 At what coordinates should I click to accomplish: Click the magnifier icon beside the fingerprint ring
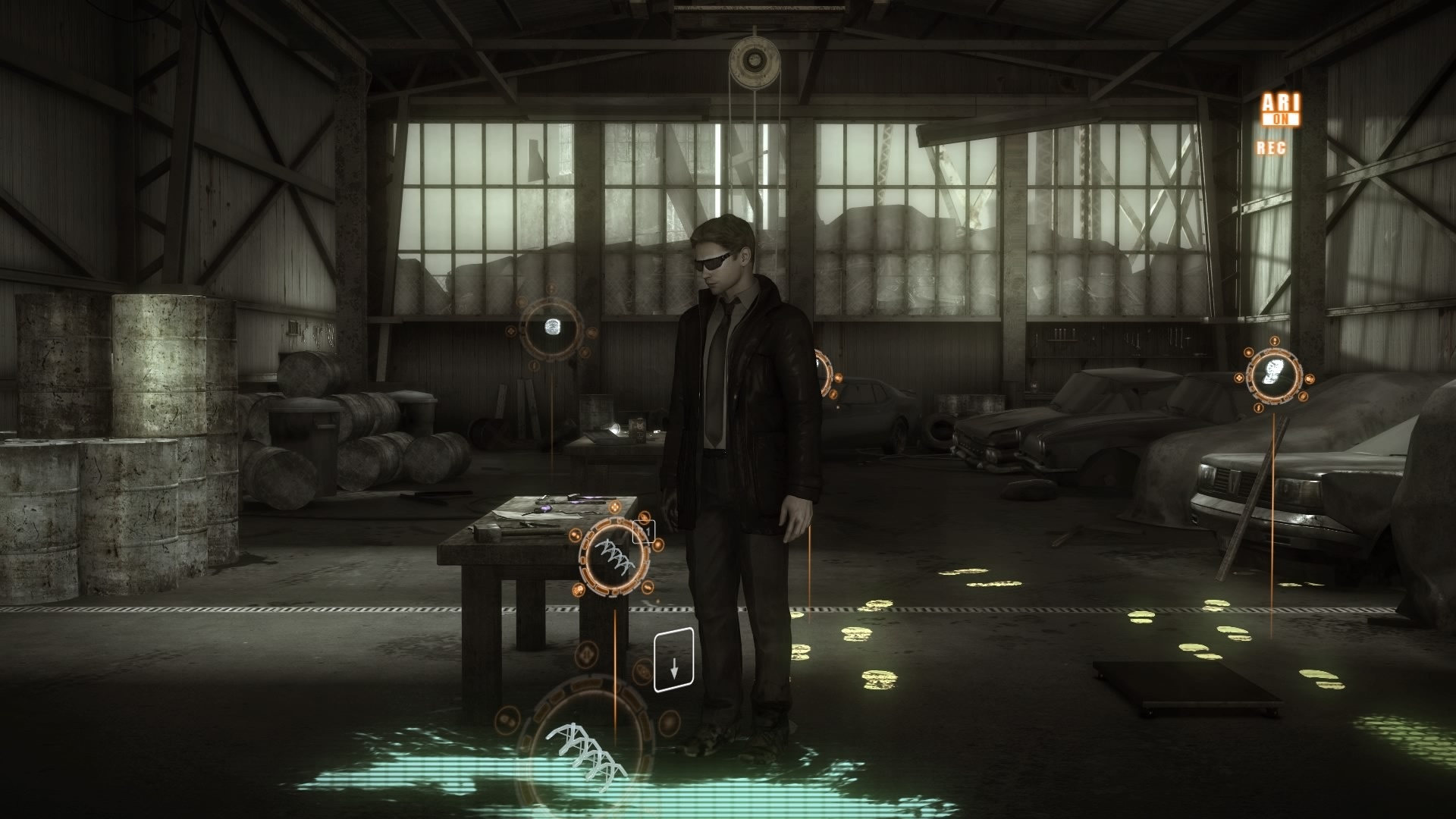pyautogui.click(x=592, y=333)
